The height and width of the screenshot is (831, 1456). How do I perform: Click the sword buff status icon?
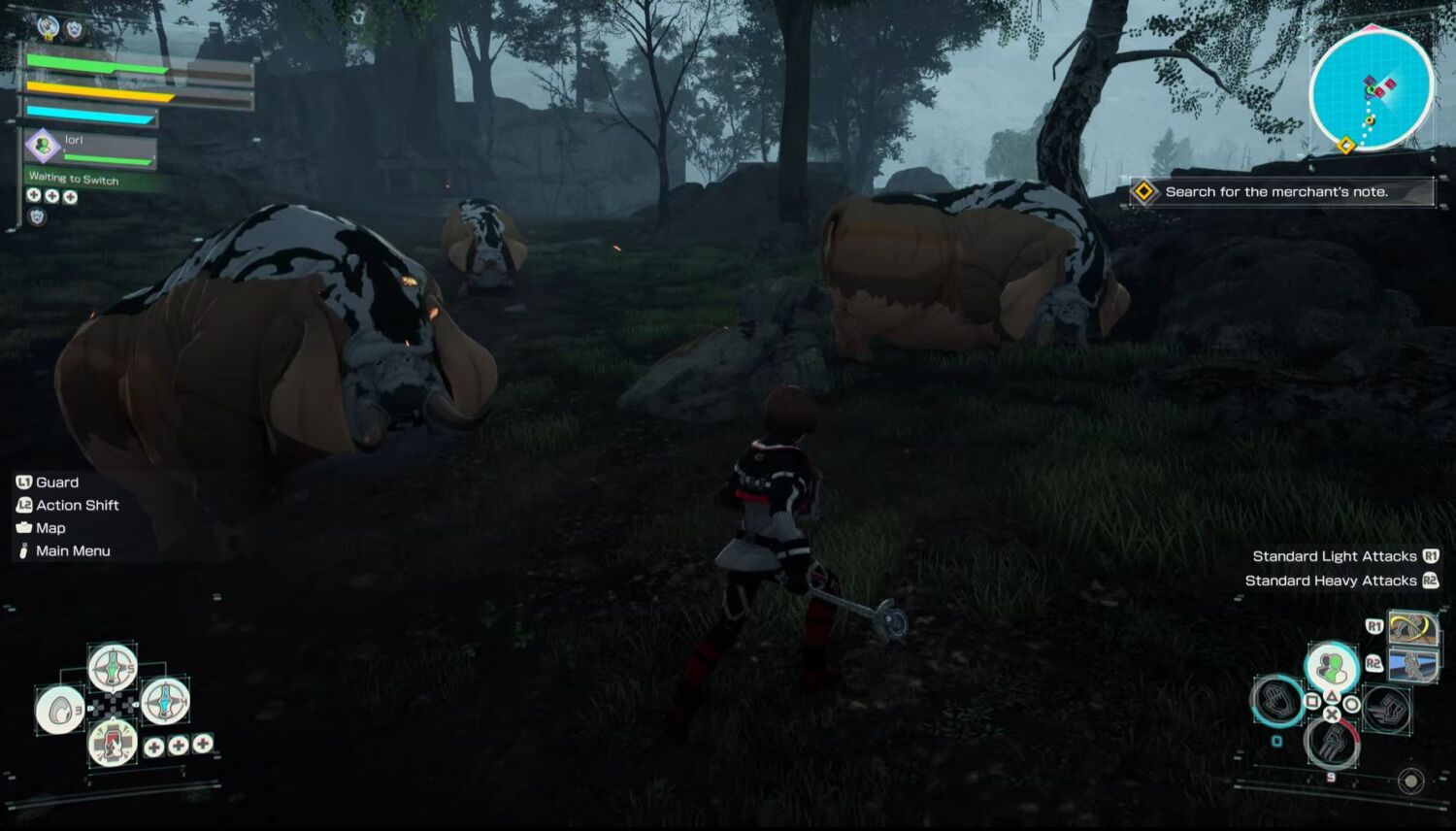pyautogui.click(x=48, y=27)
